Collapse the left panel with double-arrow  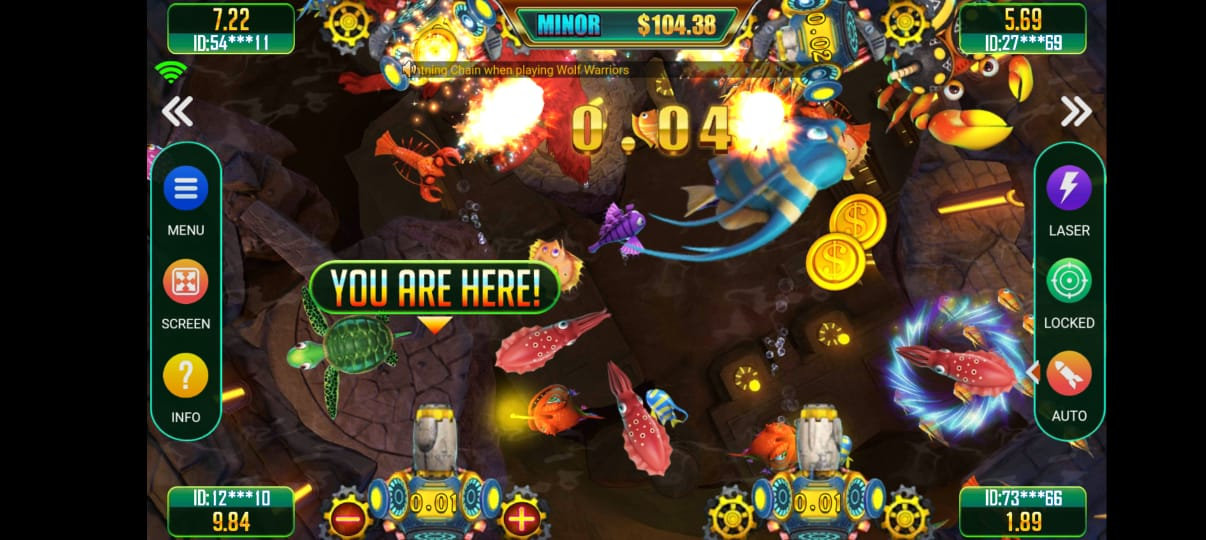coord(178,112)
